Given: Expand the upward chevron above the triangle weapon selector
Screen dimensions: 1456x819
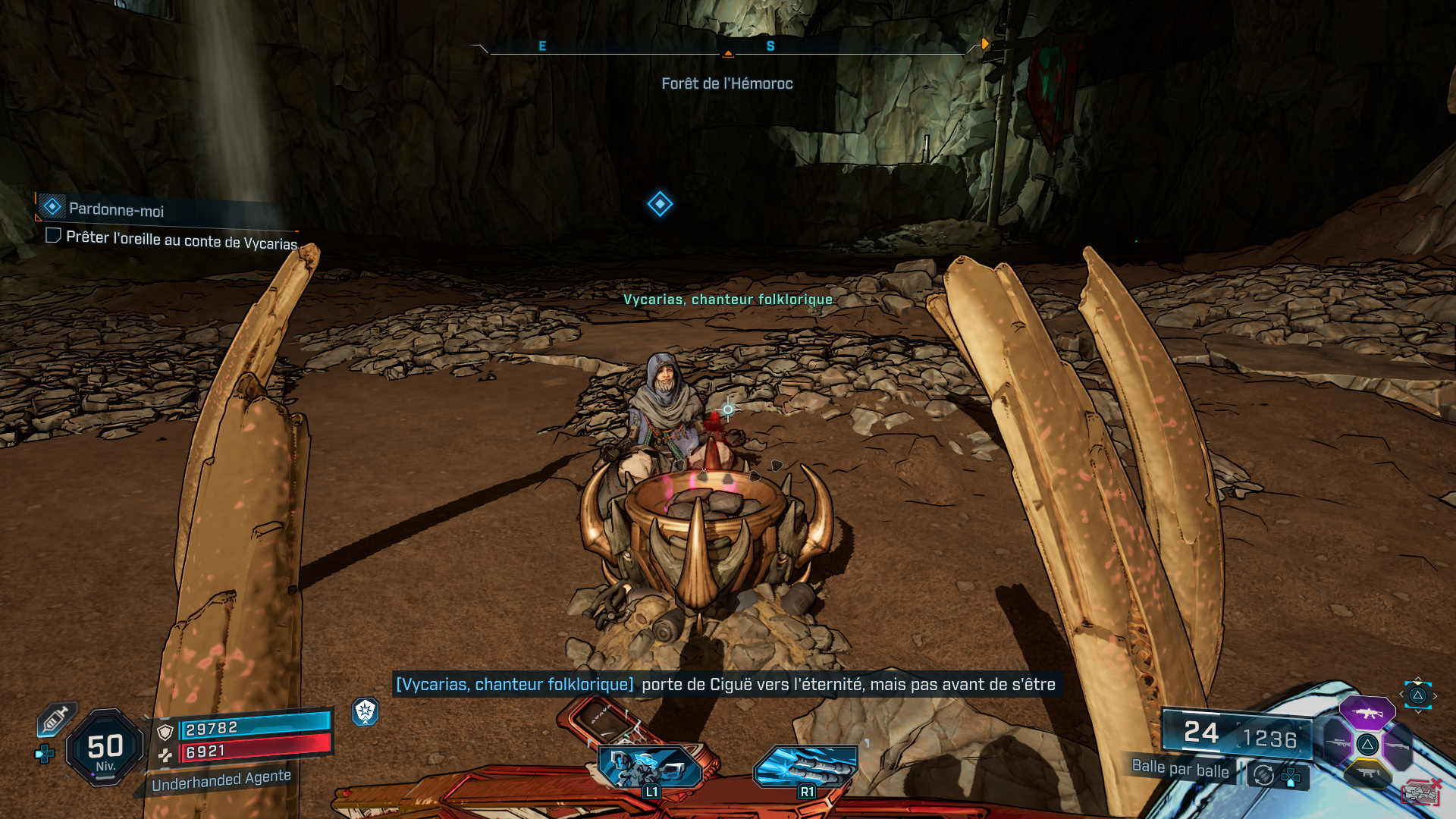Looking at the screenshot, I should (x=1417, y=678).
